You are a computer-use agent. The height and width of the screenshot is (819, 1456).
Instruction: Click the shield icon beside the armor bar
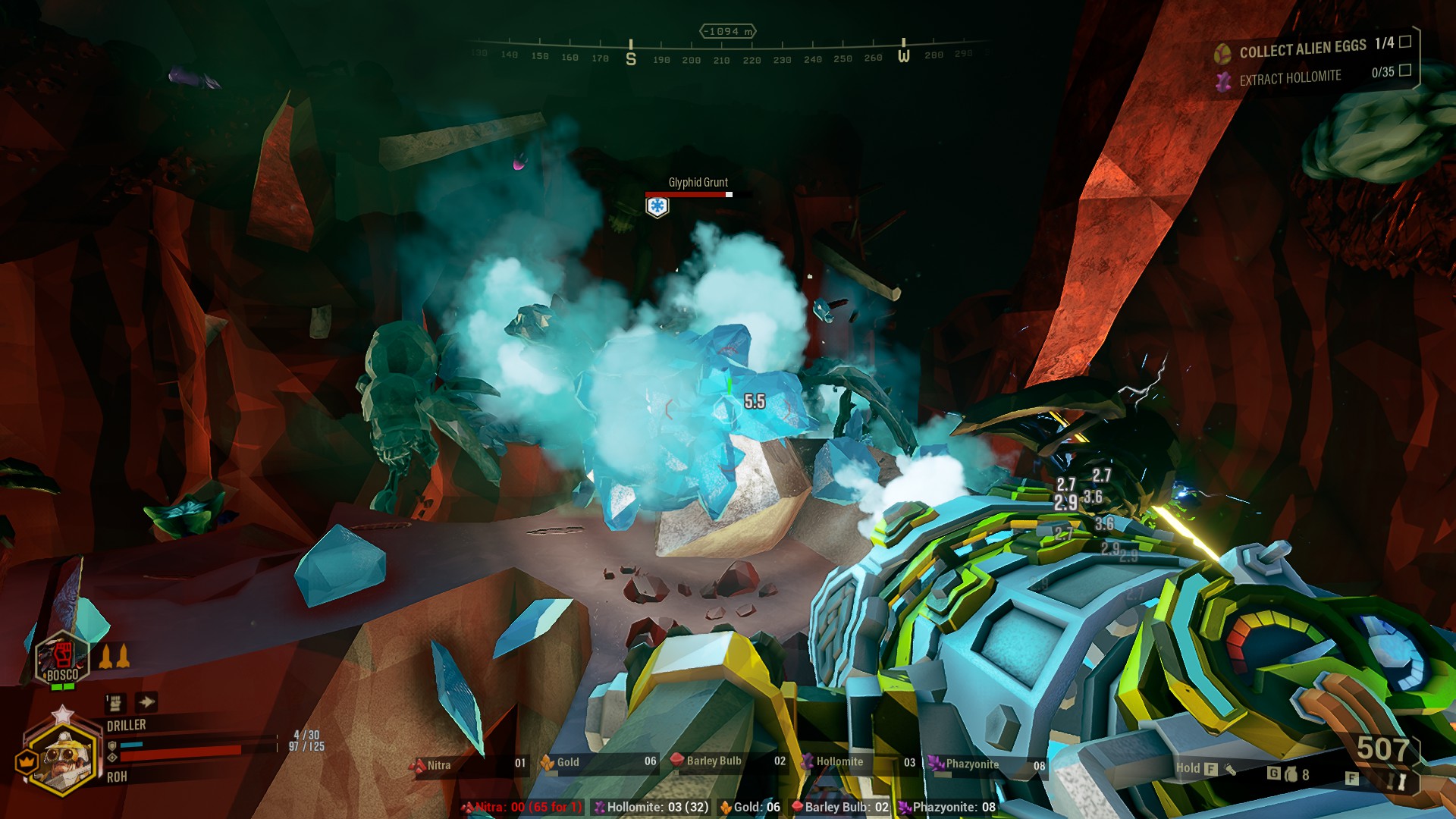pyautogui.click(x=114, y=746)
